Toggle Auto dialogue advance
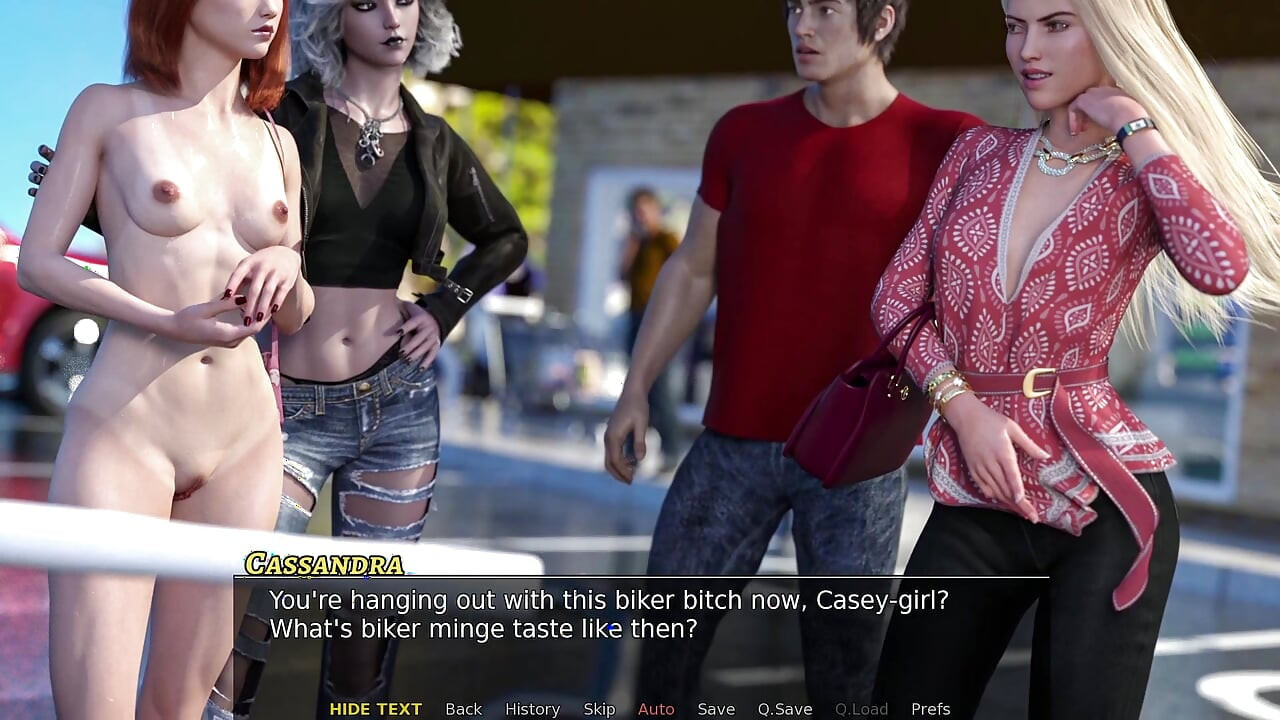The image size is (1280, 720). (x=656, y=709)
